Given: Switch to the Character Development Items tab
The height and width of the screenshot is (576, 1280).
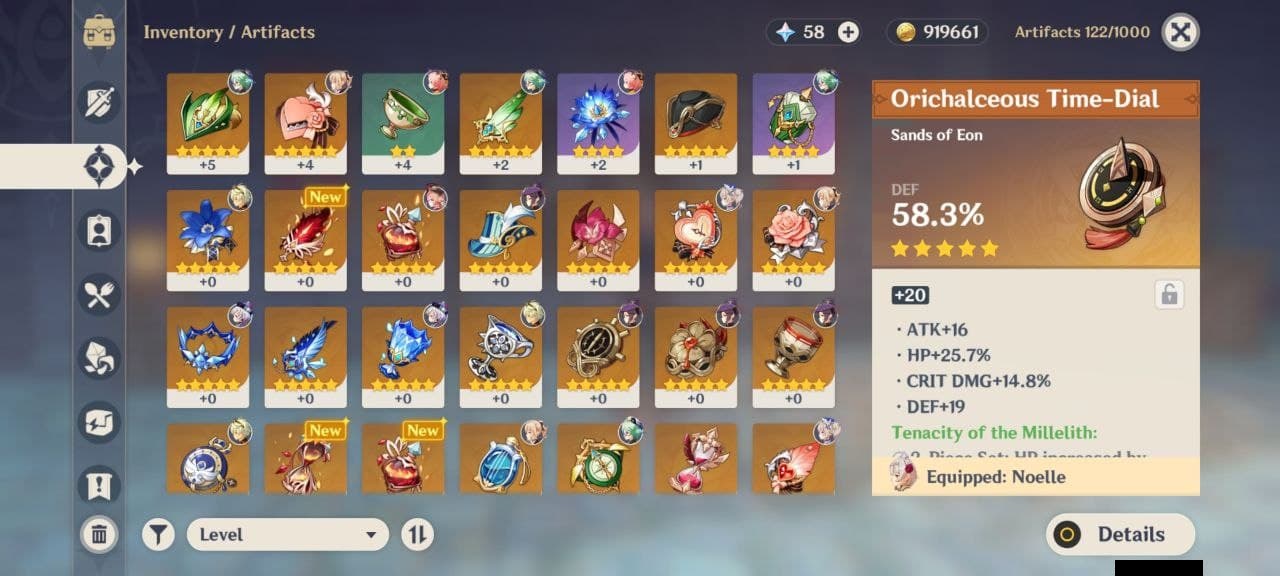Looking at the screenshot, I should (100, 230).
